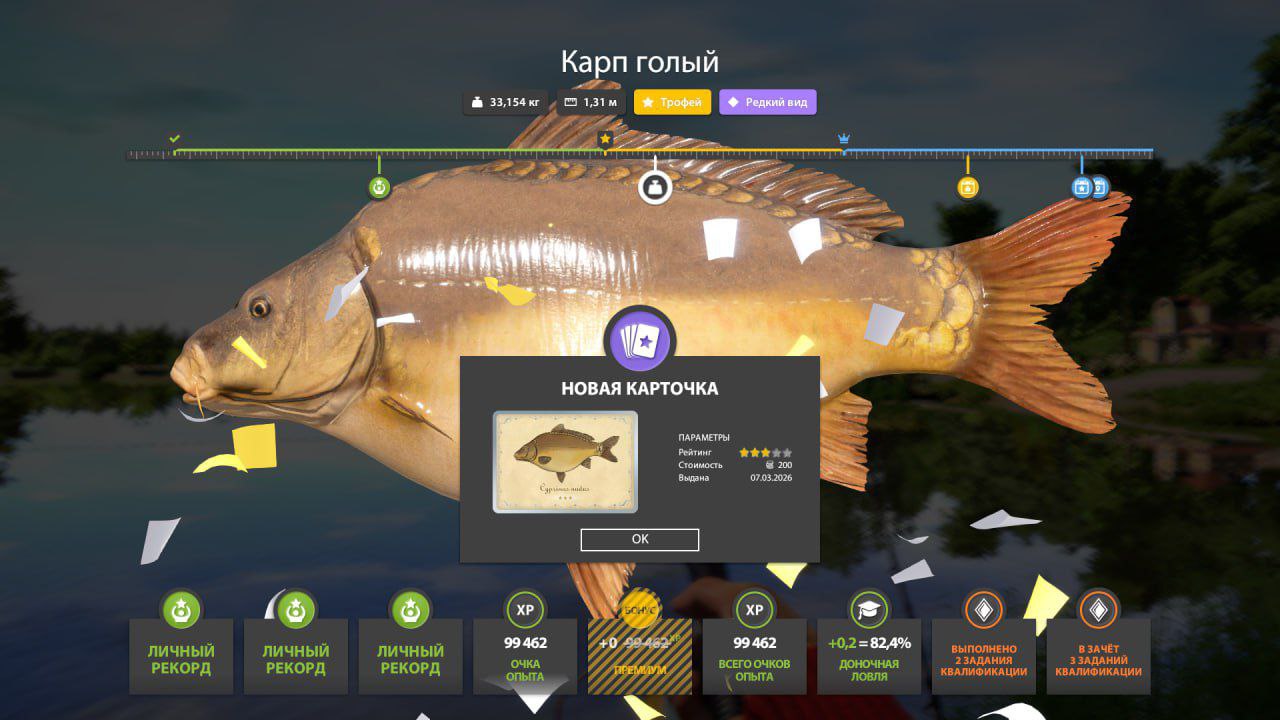The height and width of the screenshot is (720, 1280).
Task: Select the Всего очков опыта tile
Action: pyautogui.click(x=755, y=655)
